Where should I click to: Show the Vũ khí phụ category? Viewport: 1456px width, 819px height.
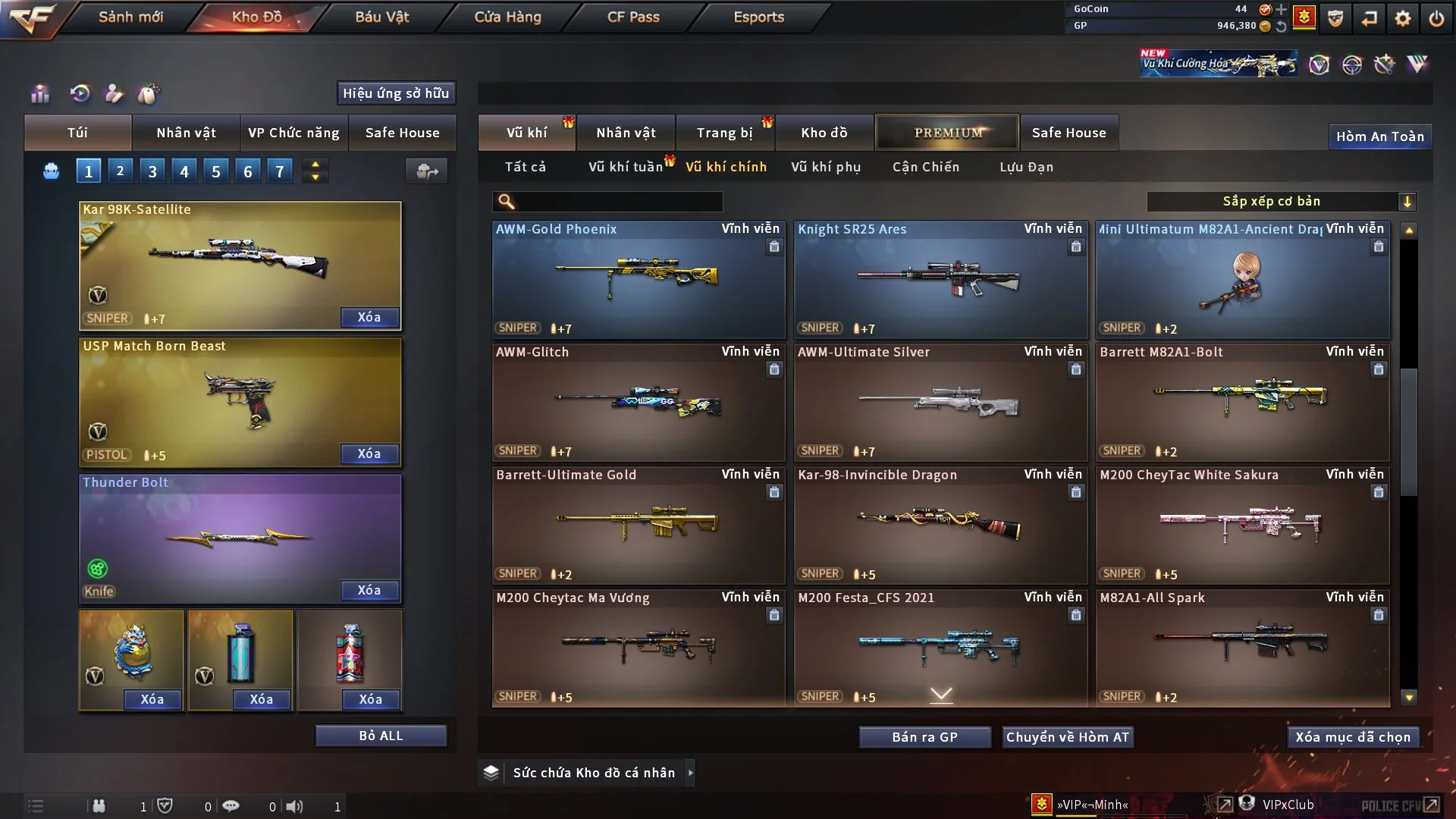click(x=825, y=167)
